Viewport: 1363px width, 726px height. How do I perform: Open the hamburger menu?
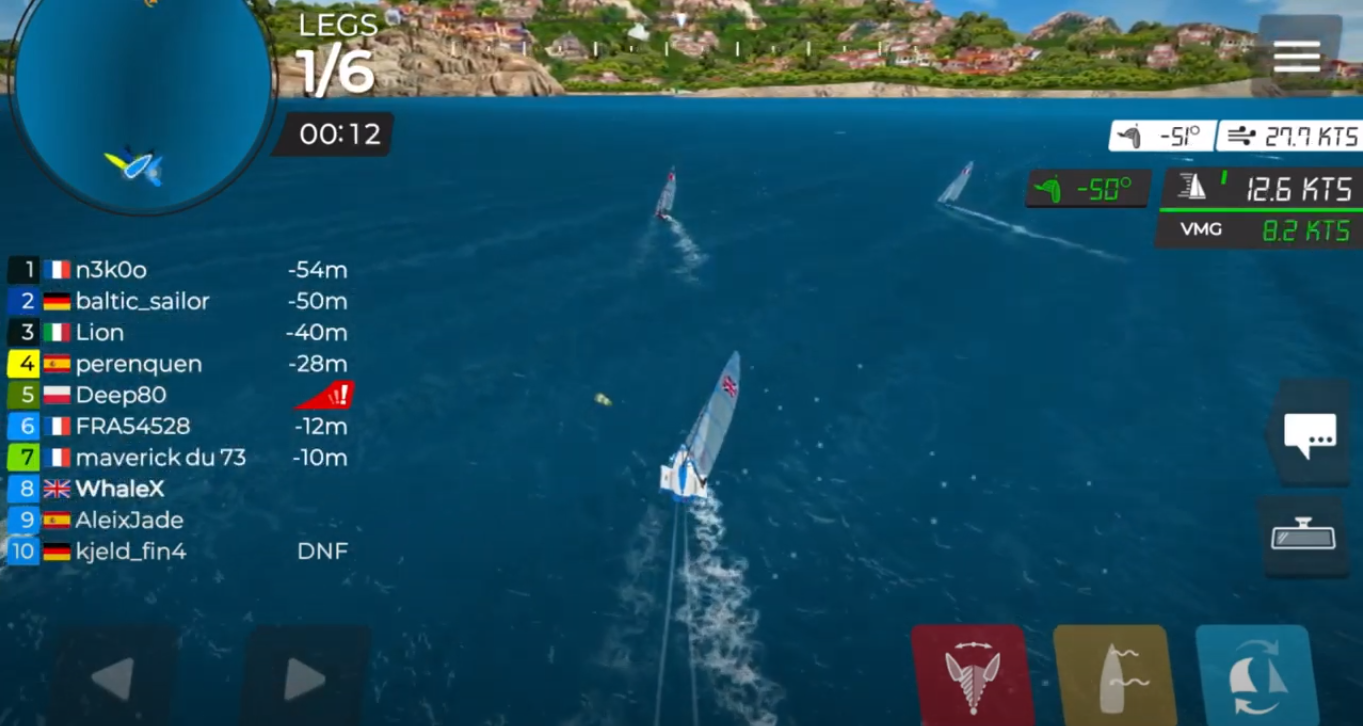(1297, 57)
